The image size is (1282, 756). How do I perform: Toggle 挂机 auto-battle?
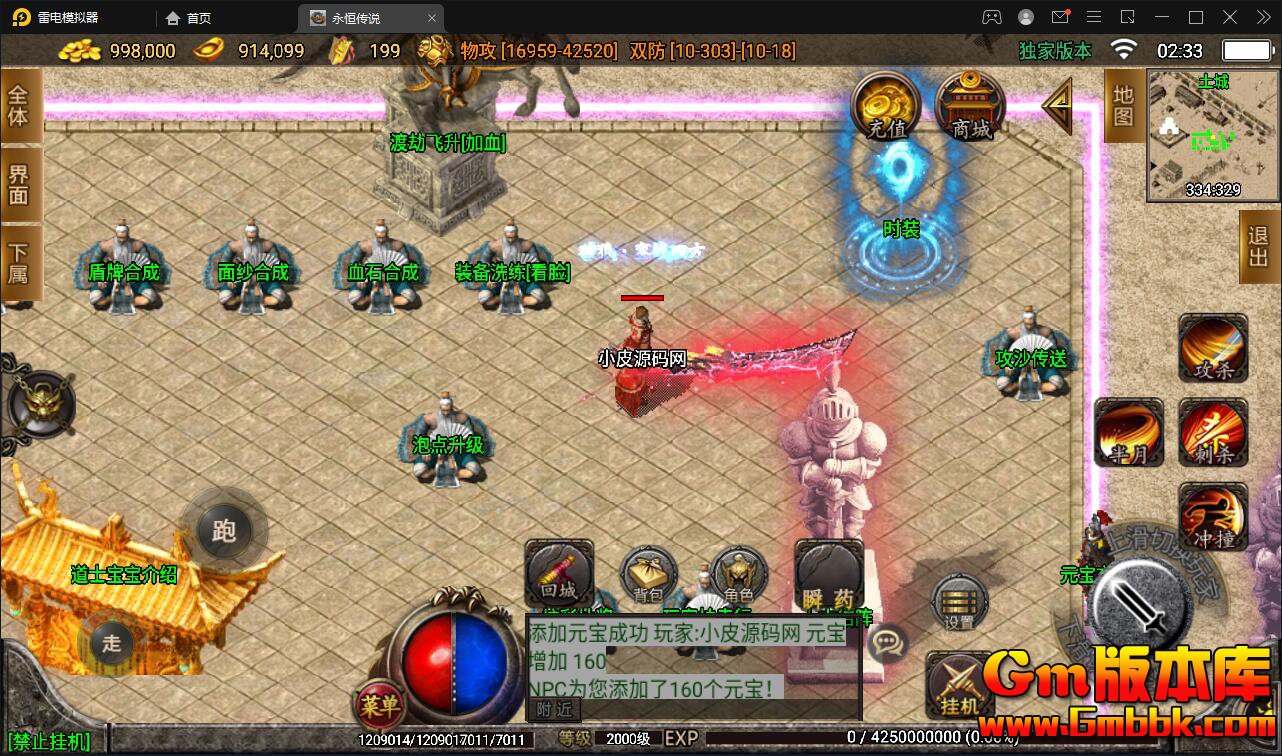coord(959,685)
